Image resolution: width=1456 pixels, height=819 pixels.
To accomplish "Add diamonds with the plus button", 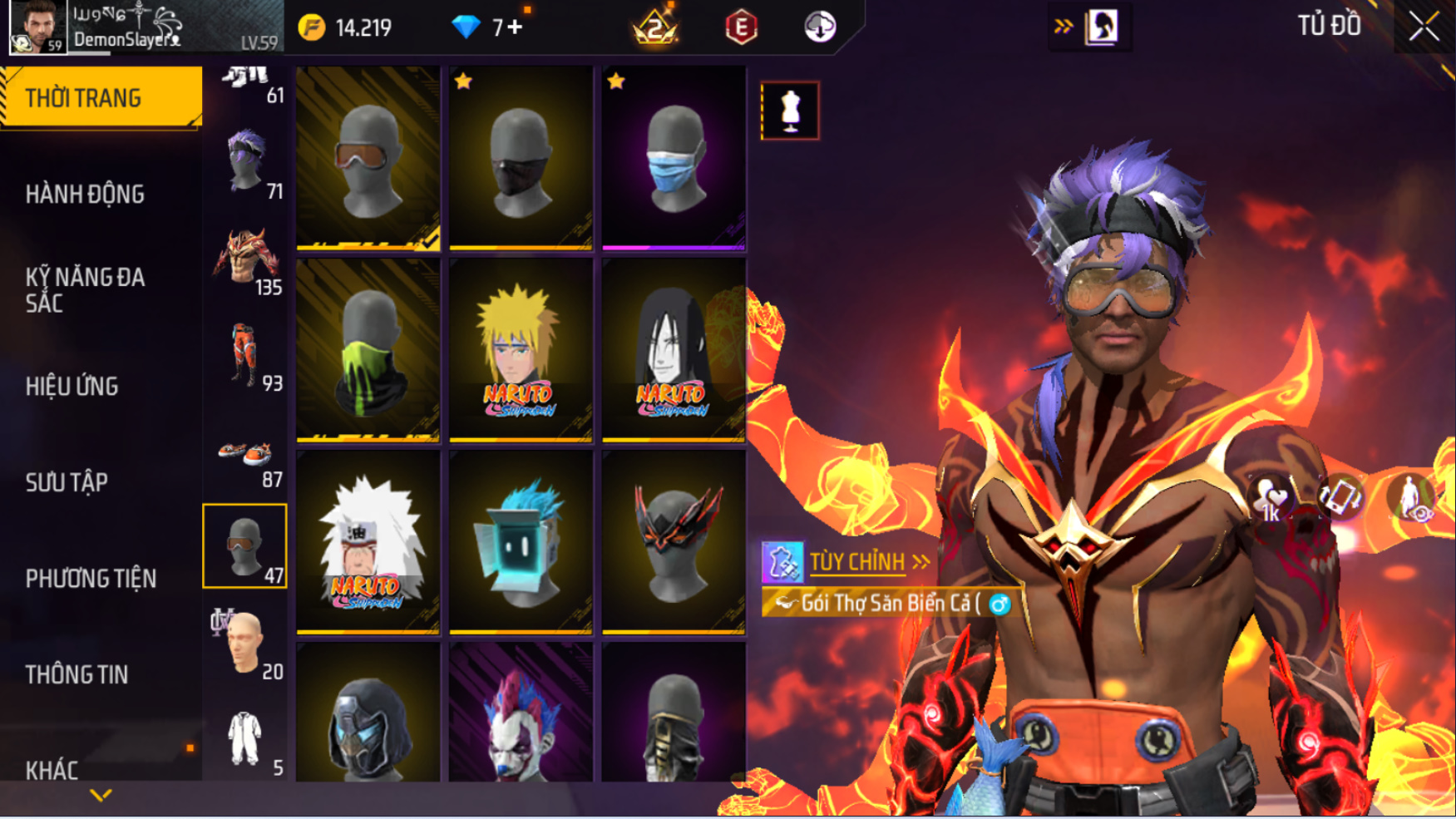I will (x=516, y=27).
